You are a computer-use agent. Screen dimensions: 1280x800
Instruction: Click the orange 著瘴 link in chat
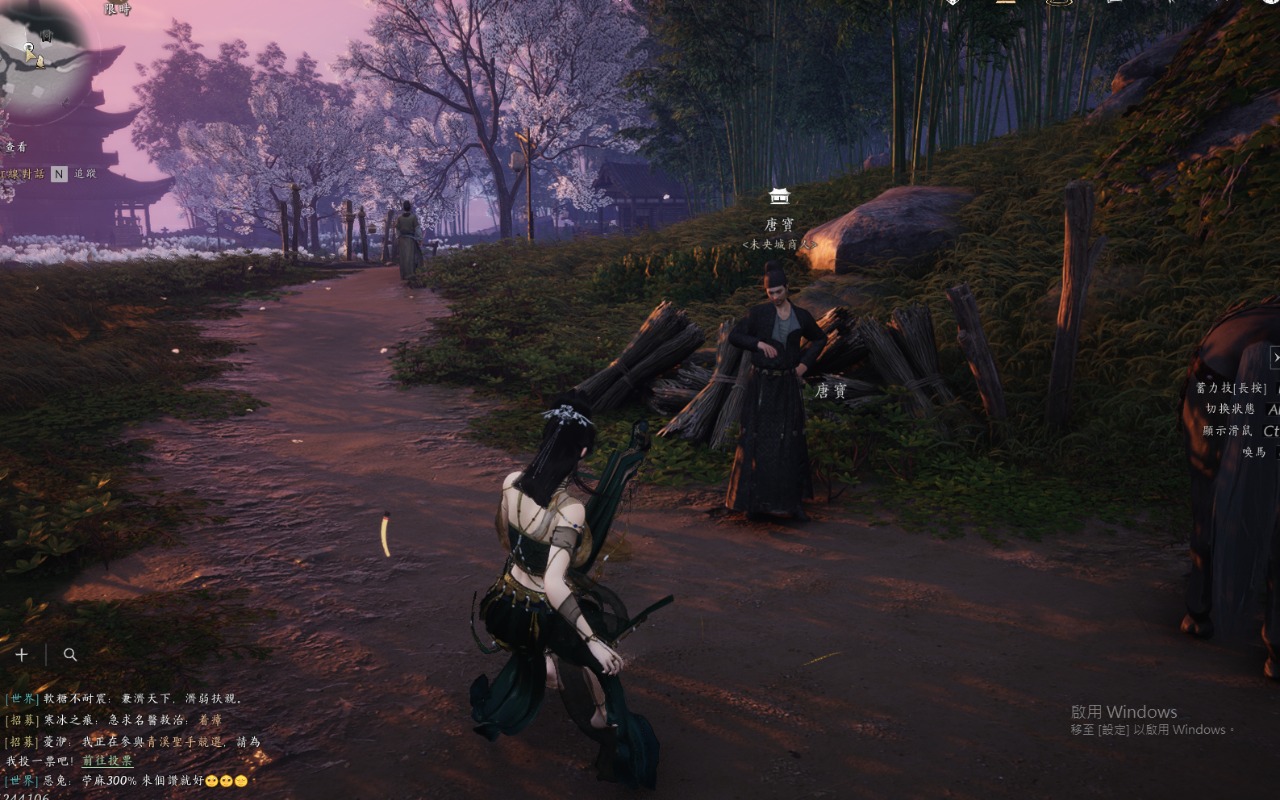(x=210, y=720)
